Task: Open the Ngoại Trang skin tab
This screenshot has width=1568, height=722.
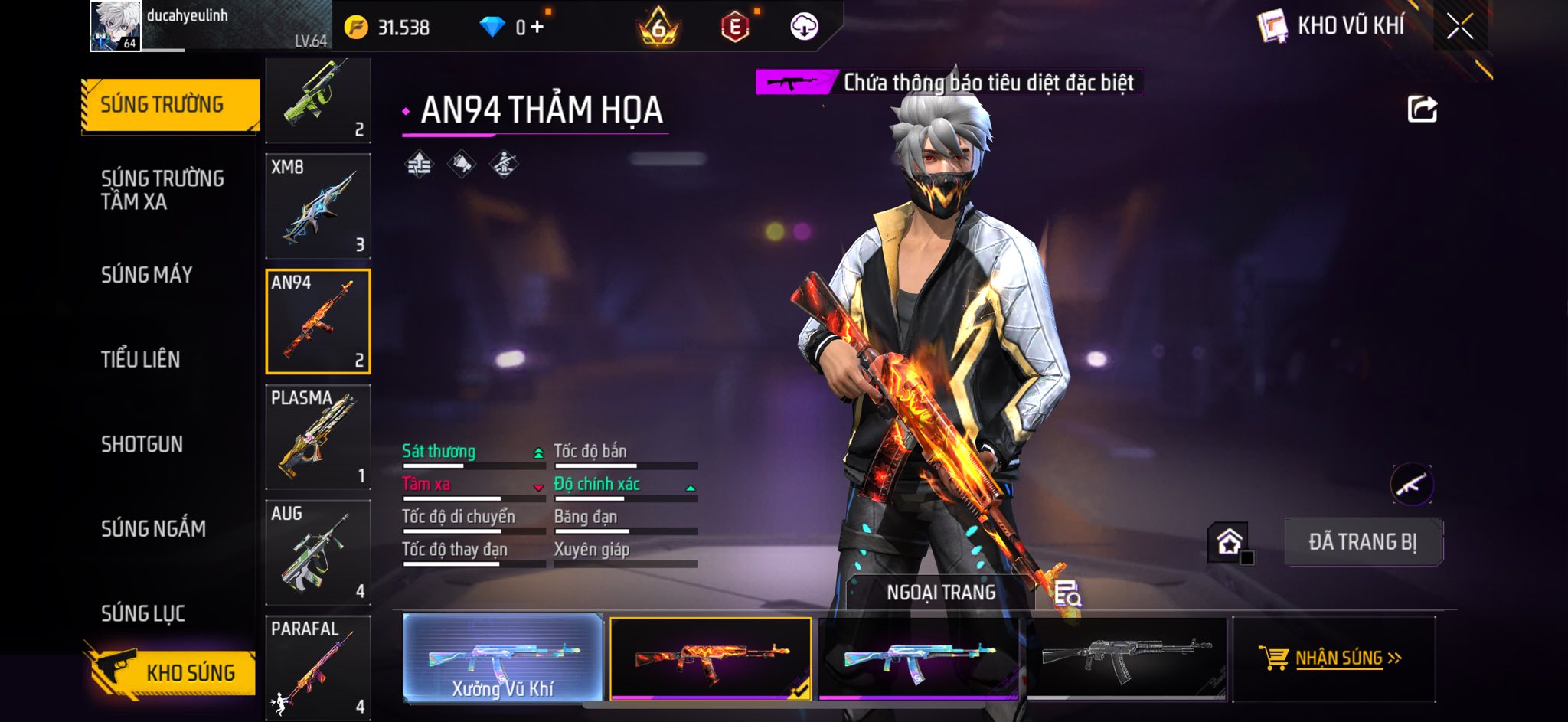Action: 941,593
